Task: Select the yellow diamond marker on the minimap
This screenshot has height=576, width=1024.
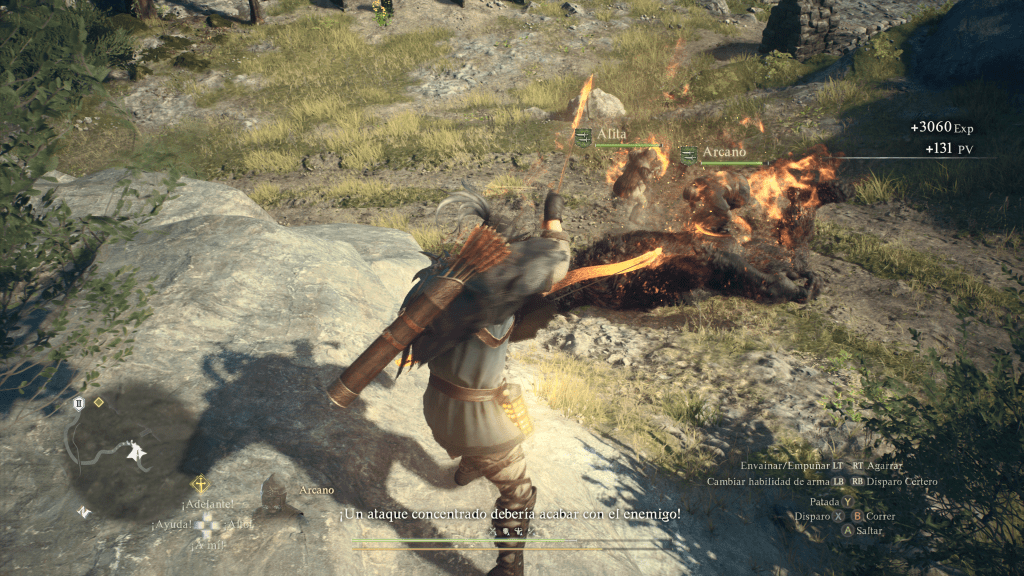Action: coord(98,402)
